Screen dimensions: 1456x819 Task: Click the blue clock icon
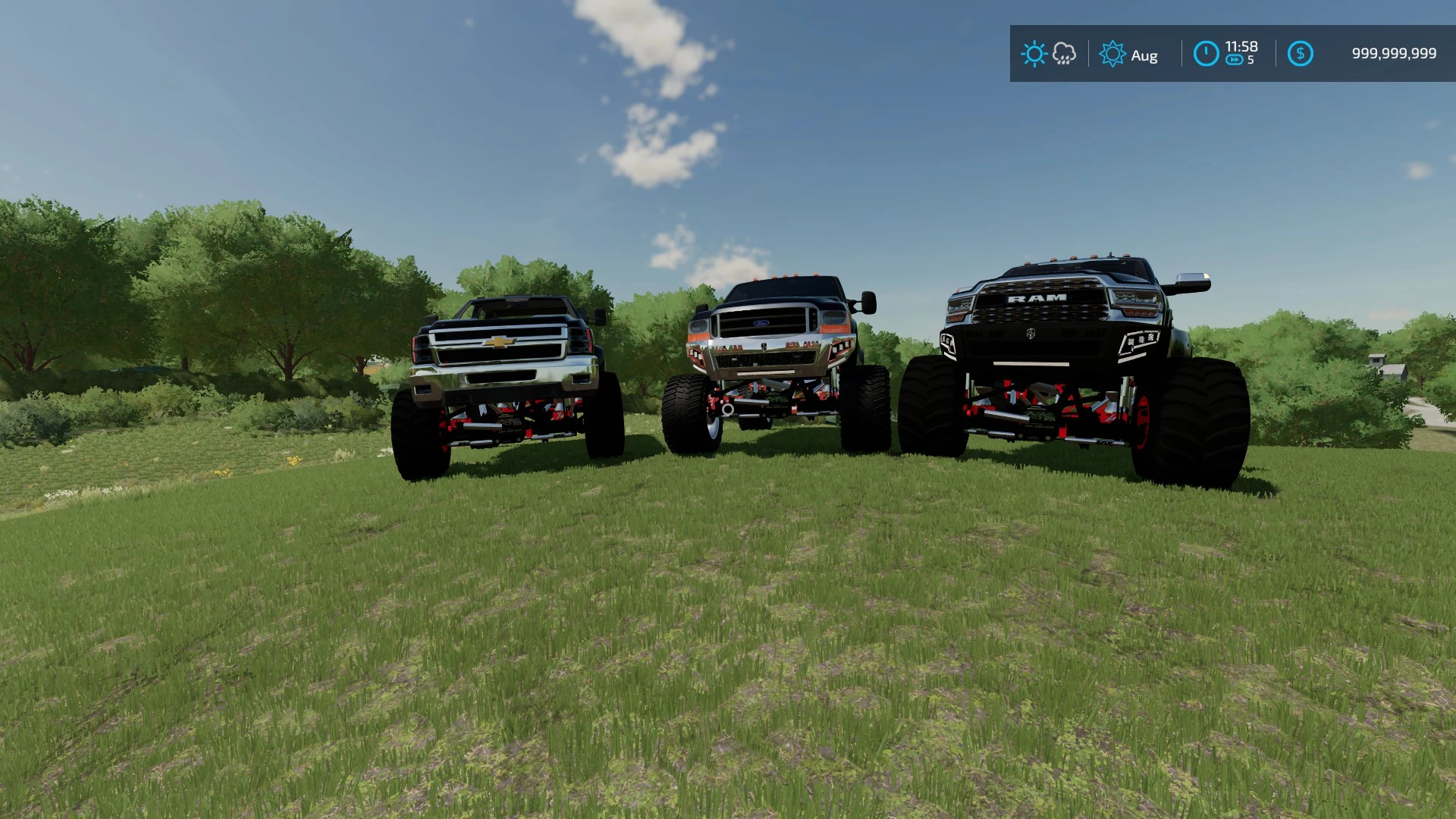pyautogui.click(x=1207, y=54)
